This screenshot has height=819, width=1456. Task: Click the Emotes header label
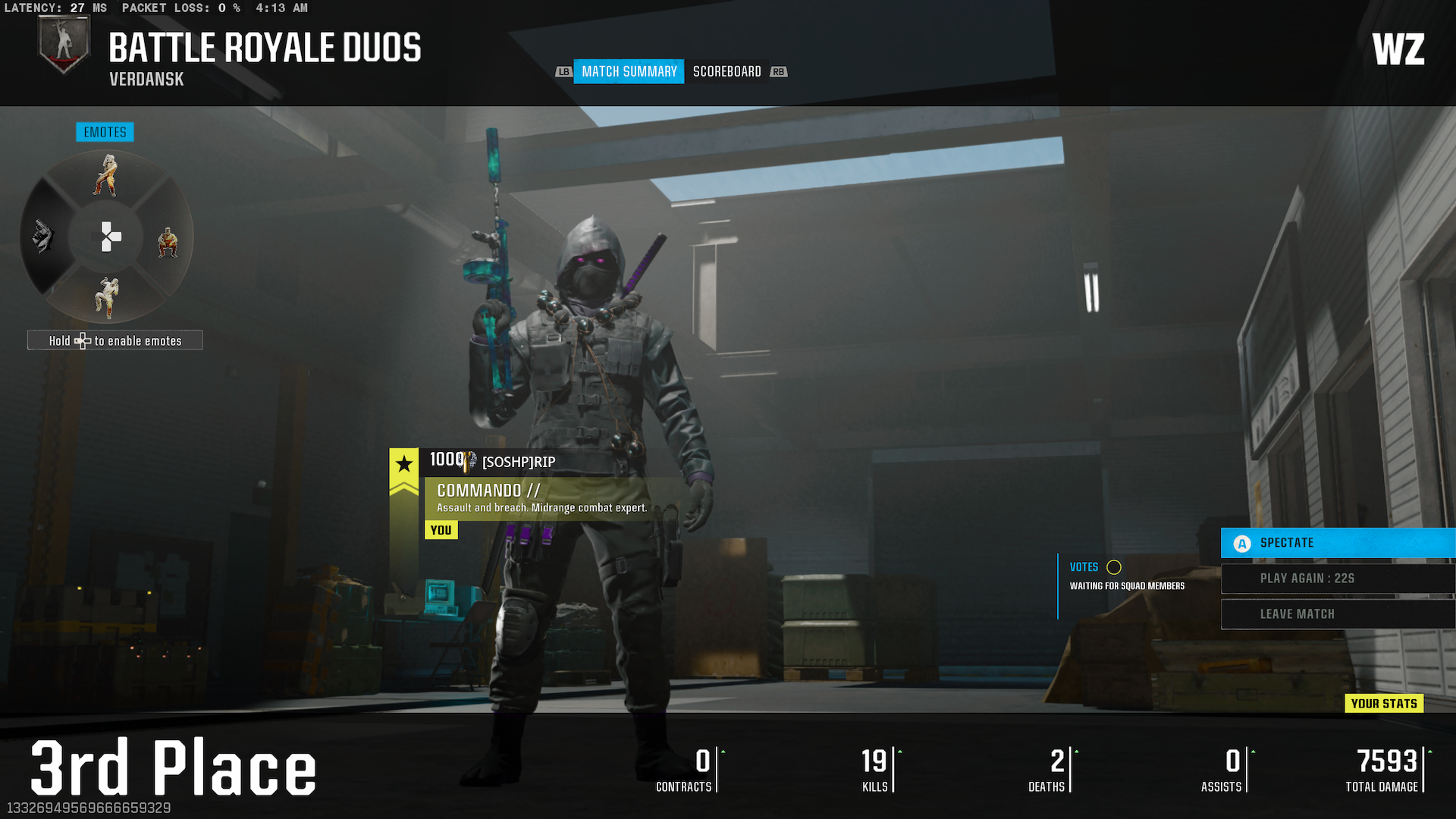[x=105, y=132]
